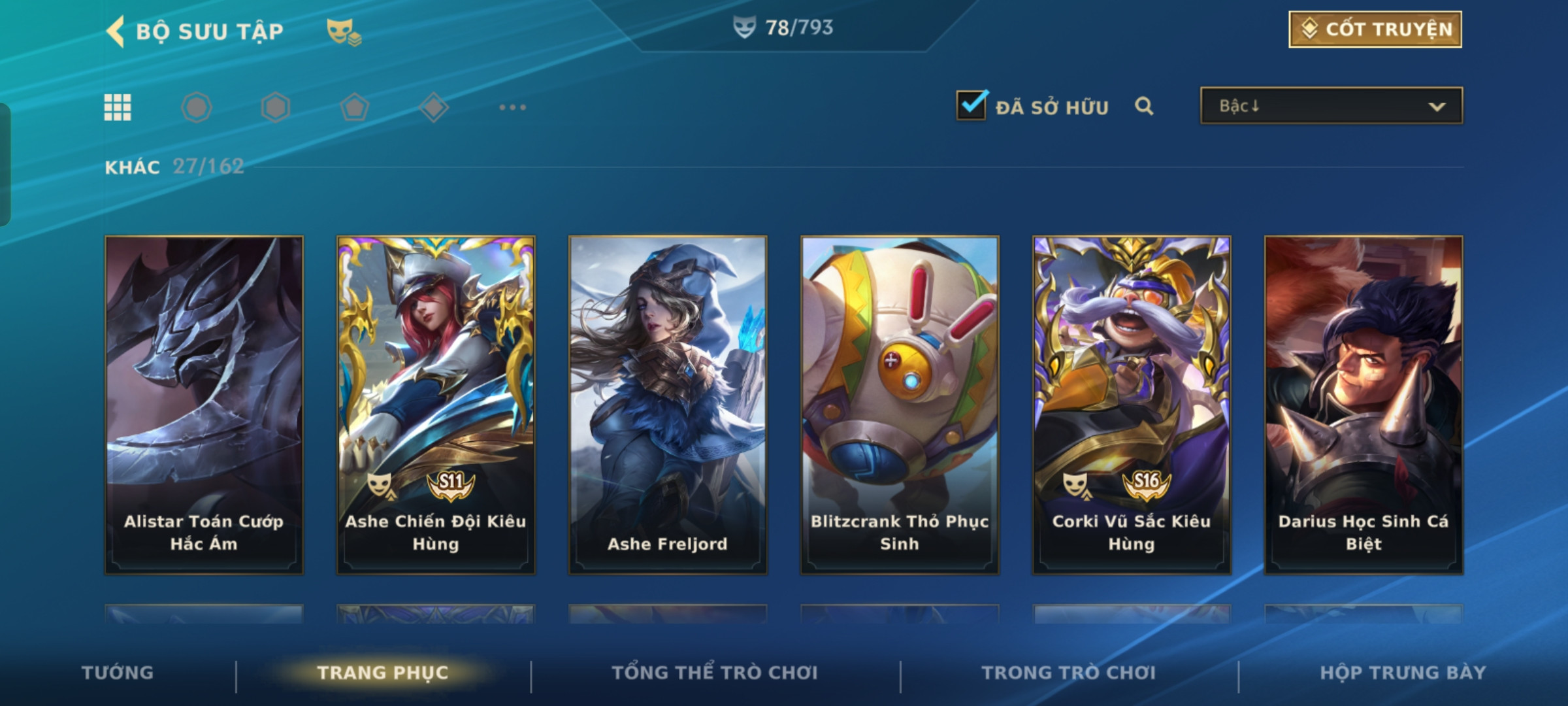This screenshot has width=1568, height=706.
Task: Select Ashe Chiến Đội Kiêu Hùng skin
Action: (x=436, y=405)
